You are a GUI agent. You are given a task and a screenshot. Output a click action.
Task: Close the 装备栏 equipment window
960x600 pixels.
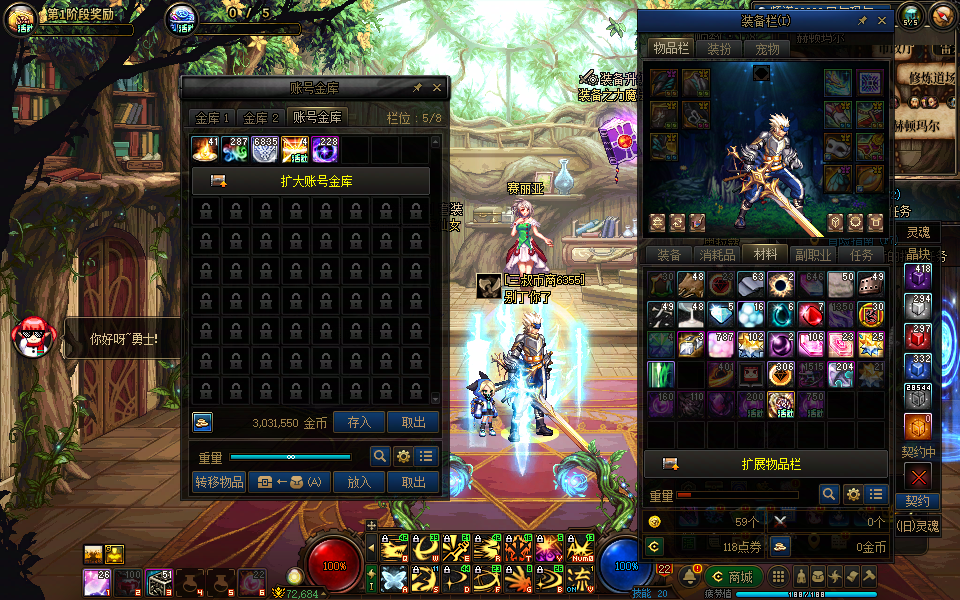[x=882, y=20]
